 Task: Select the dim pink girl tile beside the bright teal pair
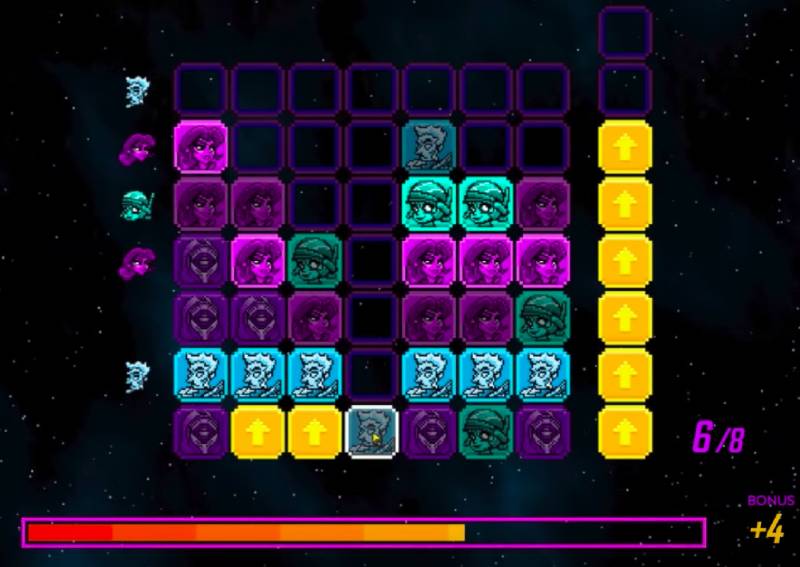pos(544,204)
